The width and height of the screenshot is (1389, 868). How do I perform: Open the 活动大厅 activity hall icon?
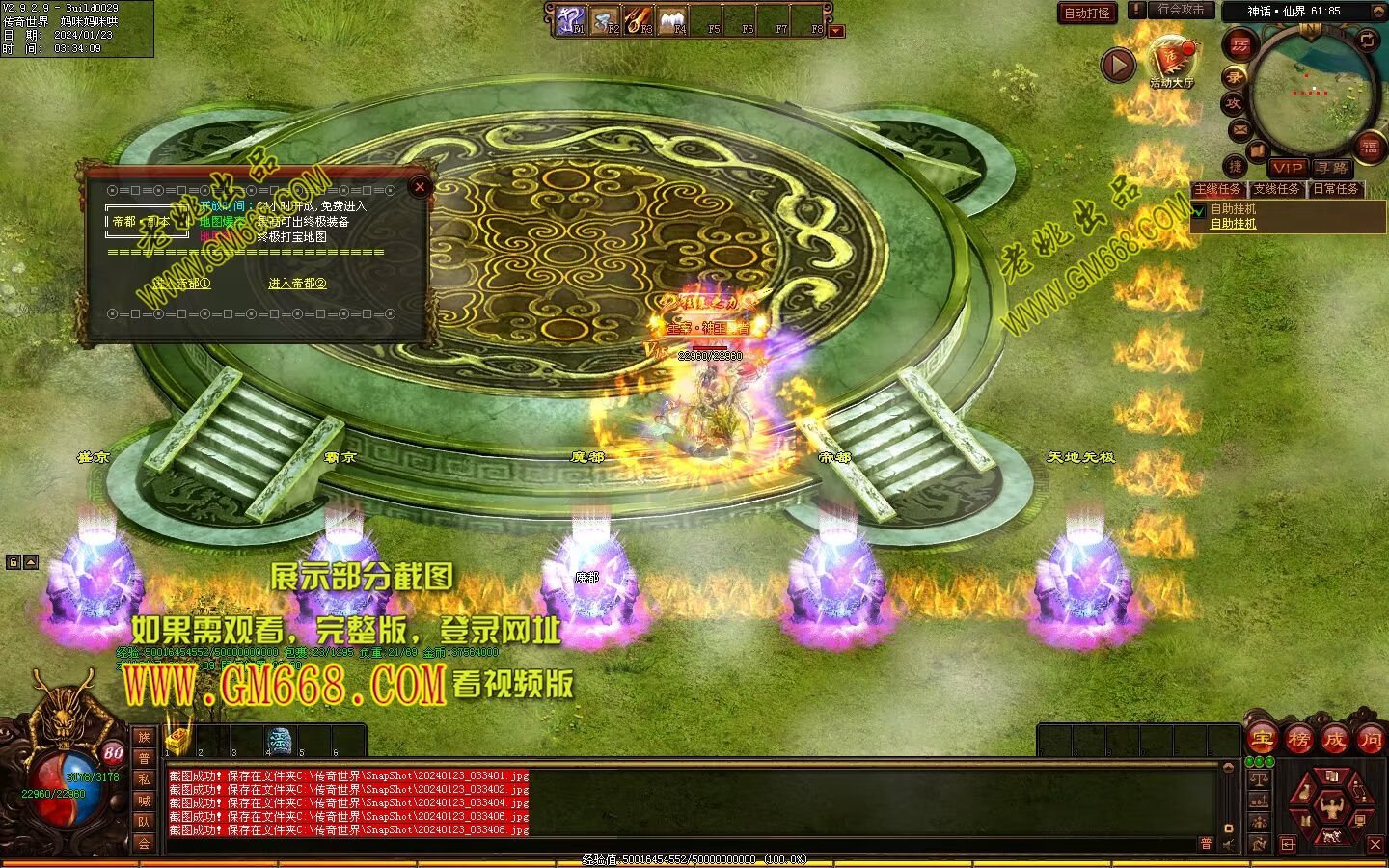click(x=1171, y=60)
